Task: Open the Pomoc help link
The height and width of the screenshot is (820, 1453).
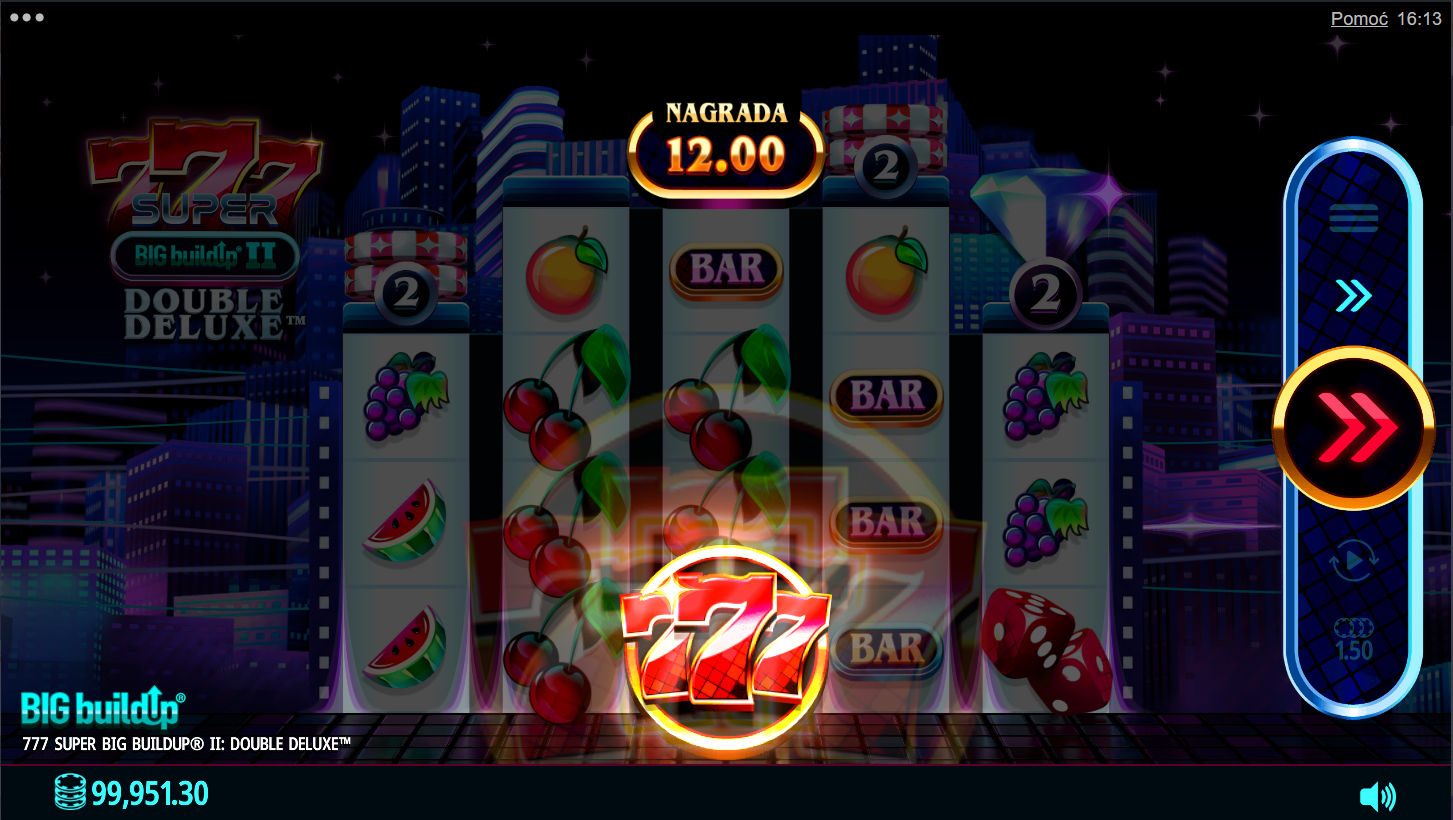Action: click(1358, 19)
